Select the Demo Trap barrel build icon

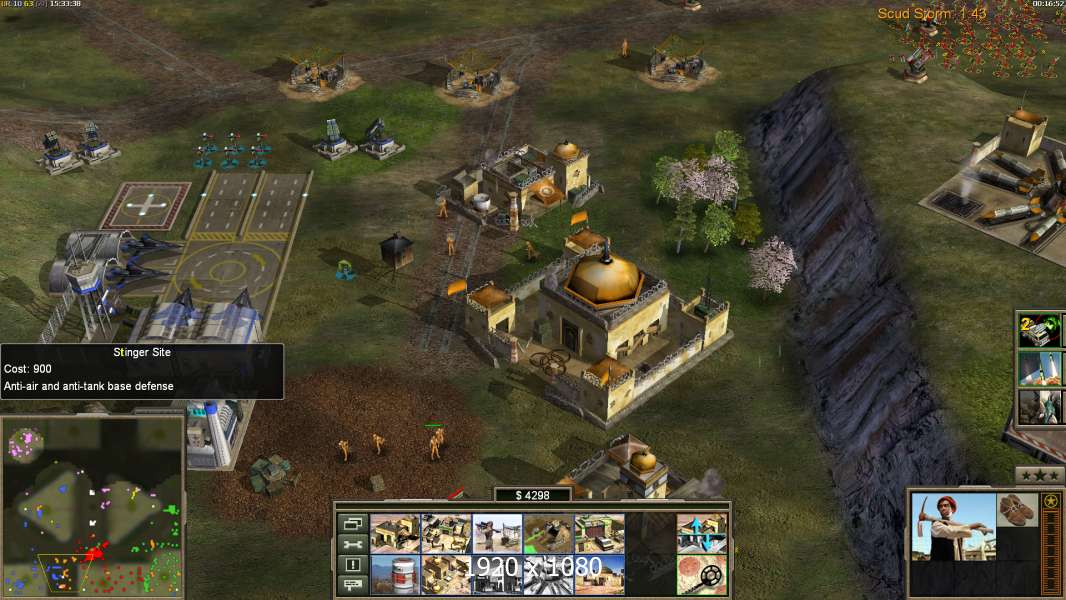point(395,574)
